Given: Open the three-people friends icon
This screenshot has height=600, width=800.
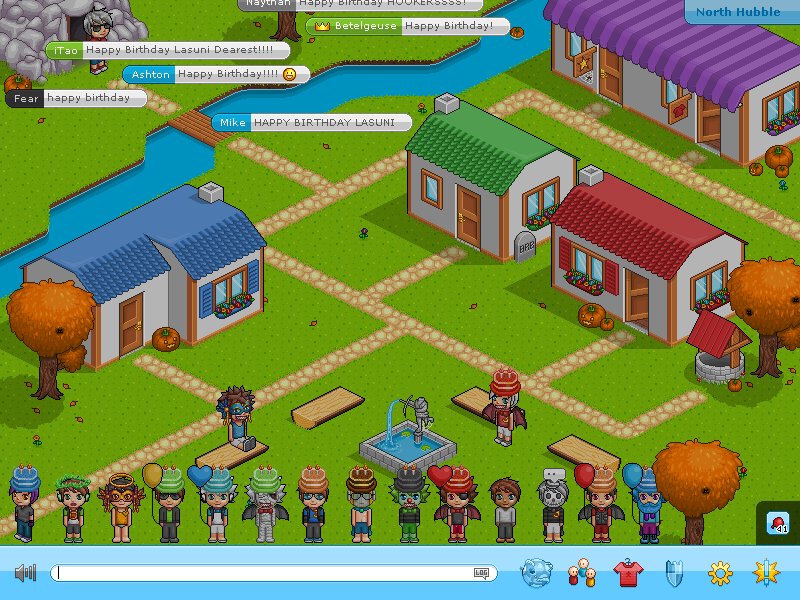Looking at the screenshot, I should coord(581,573).
